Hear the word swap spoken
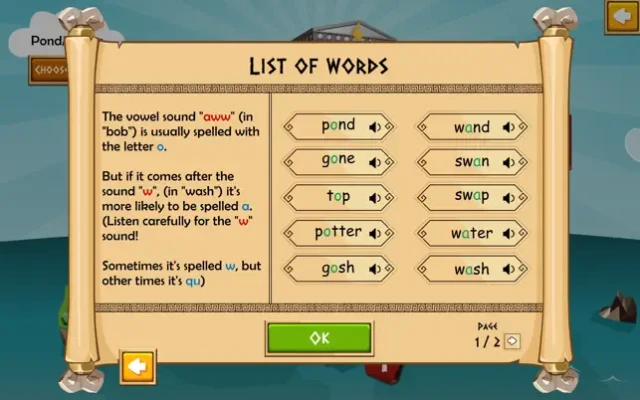The height and width of the screenshot is (400, 640). [x=508, y=197]
